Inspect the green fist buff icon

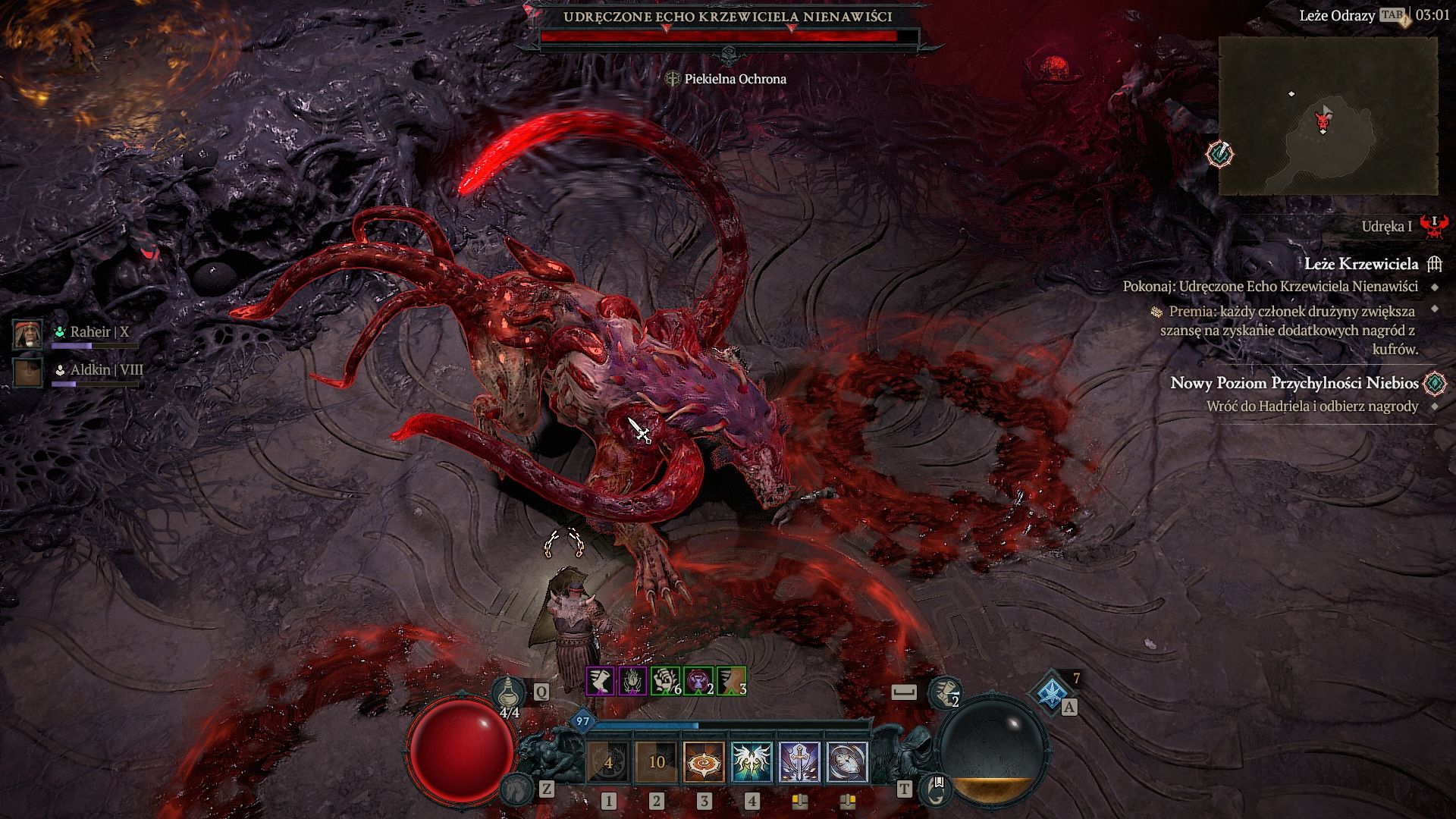pos(665,681)
